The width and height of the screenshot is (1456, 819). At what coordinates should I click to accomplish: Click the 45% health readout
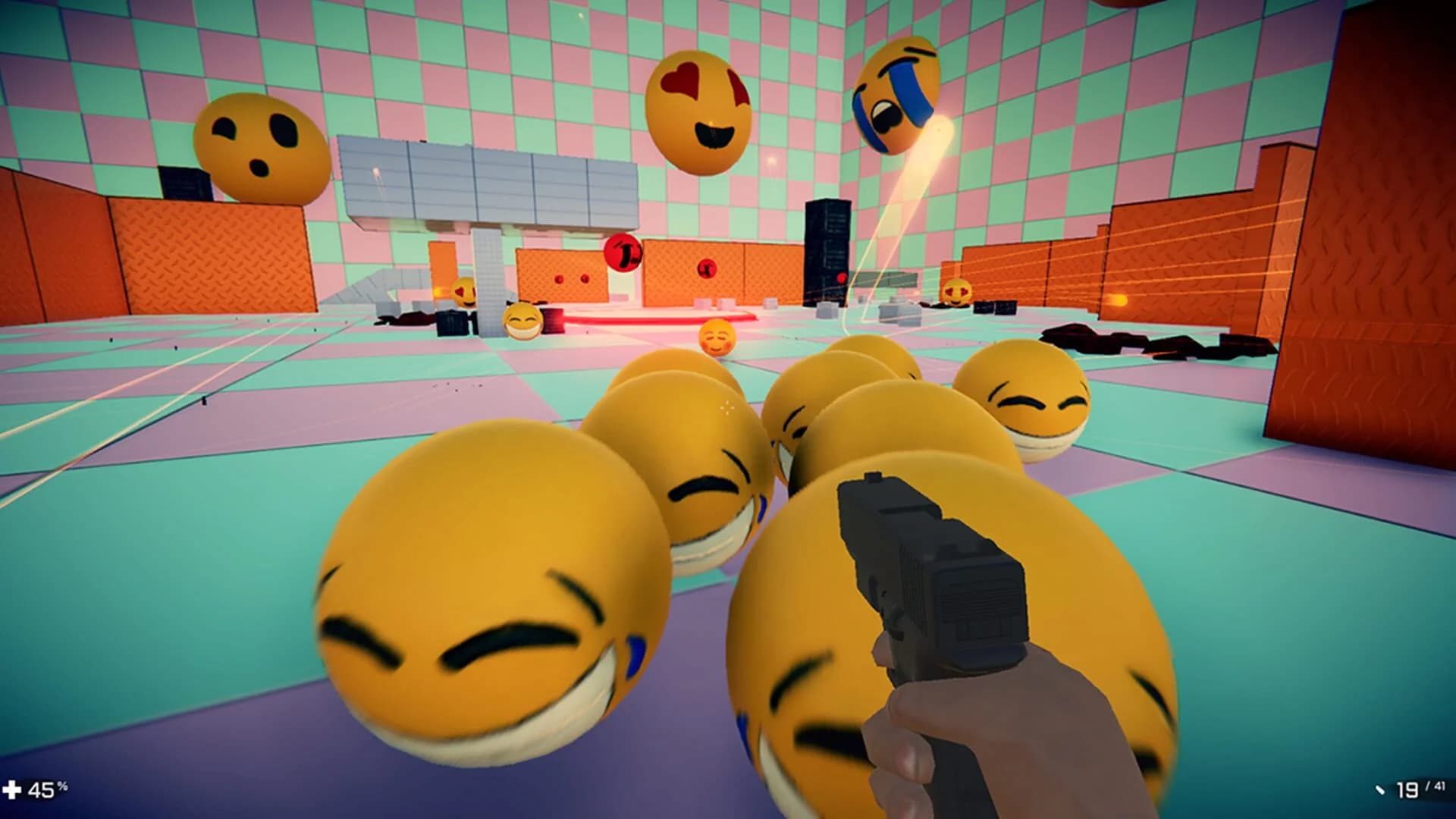coord(44,790)
